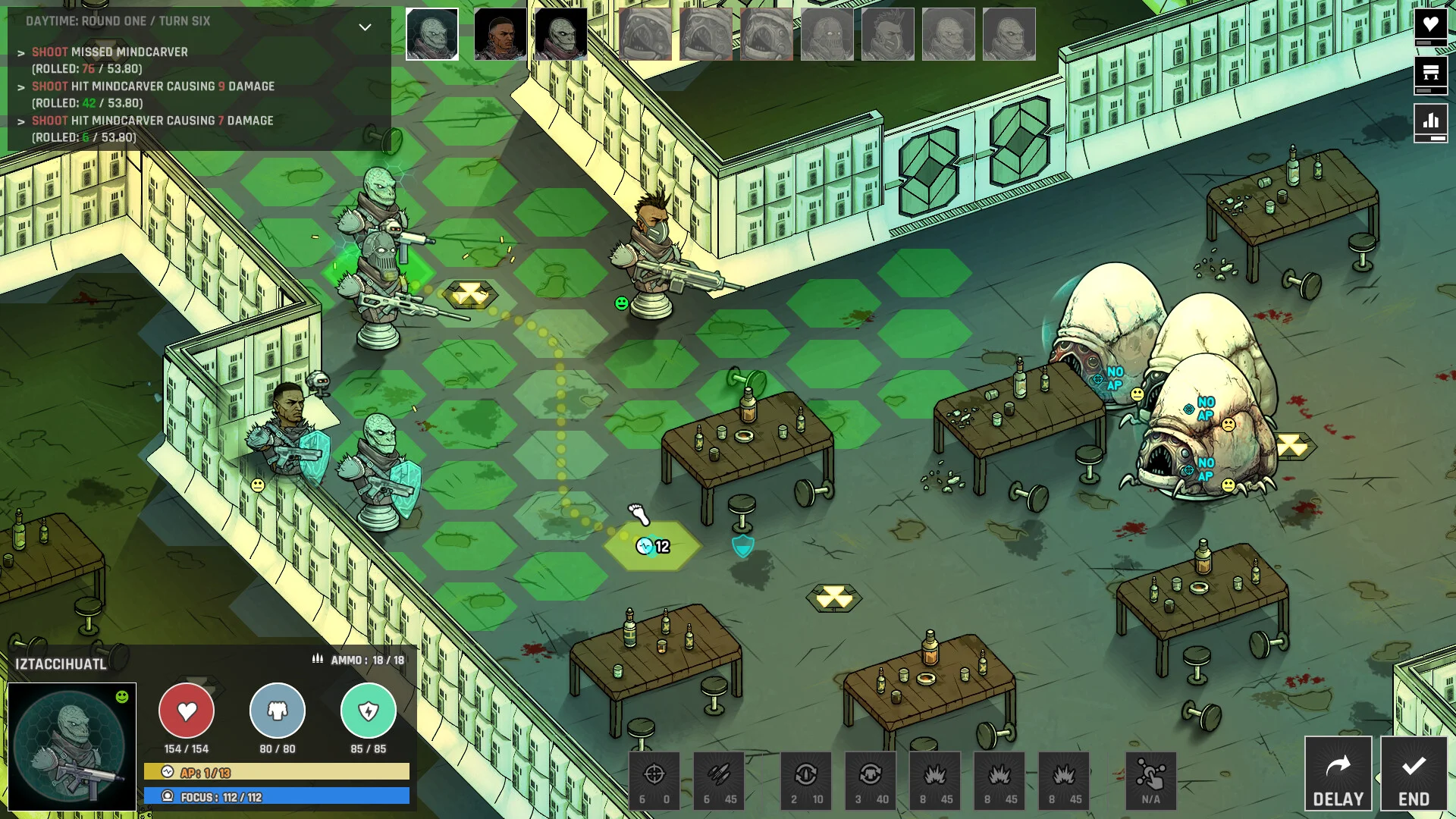Select the mohawk masked soldier turn-order portrait

point(888,34)
